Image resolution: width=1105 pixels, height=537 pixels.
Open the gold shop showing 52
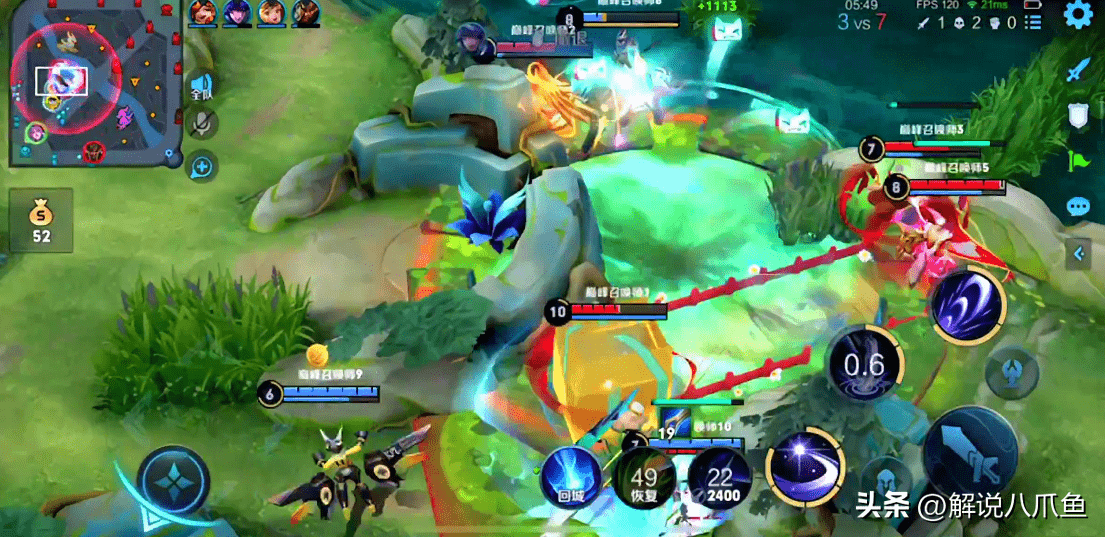tap(41, 220)
